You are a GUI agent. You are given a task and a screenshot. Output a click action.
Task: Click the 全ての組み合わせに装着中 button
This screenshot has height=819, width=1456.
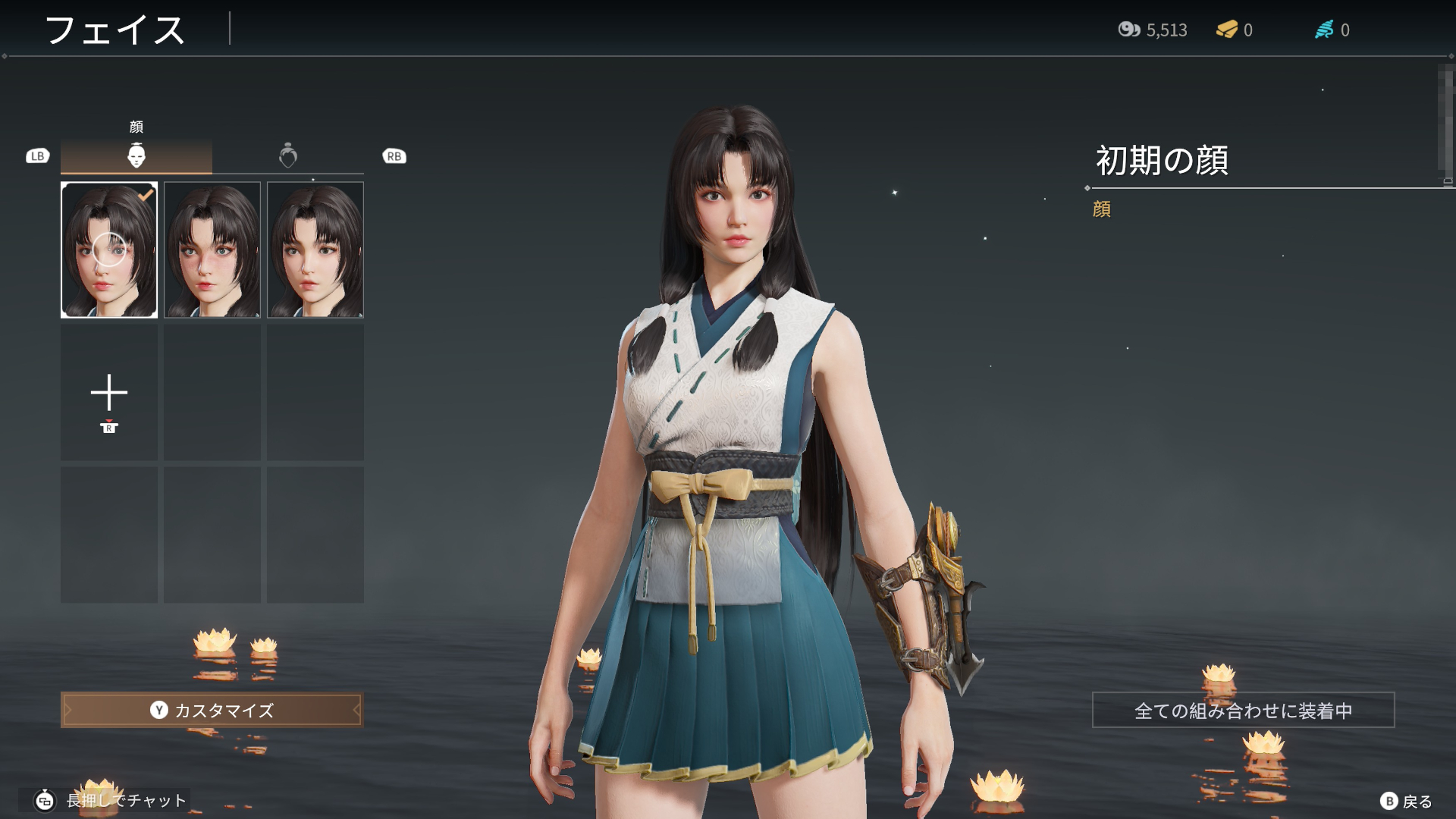[x=1243, y=710]
